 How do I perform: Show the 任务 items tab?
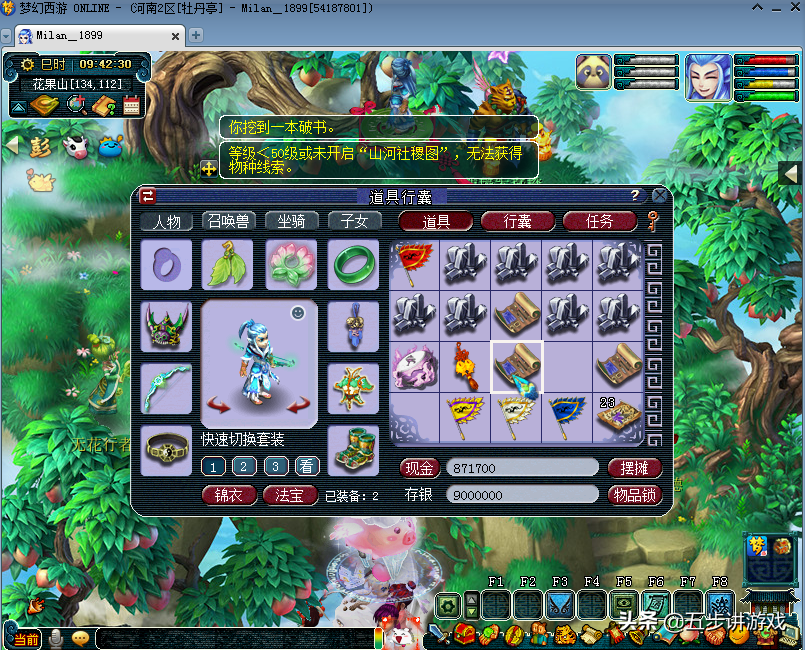coord(599,221)
